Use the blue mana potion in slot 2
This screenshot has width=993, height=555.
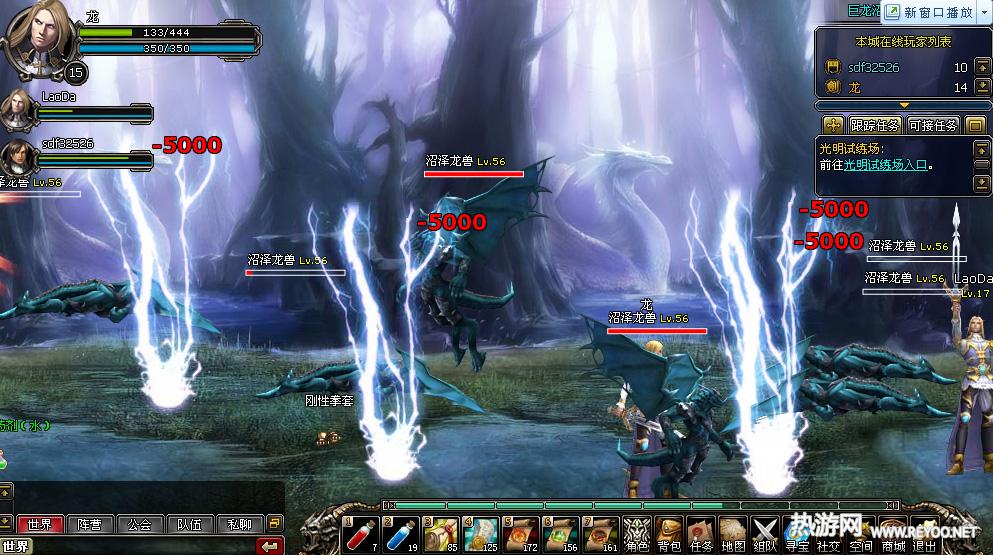pos(402,530)
